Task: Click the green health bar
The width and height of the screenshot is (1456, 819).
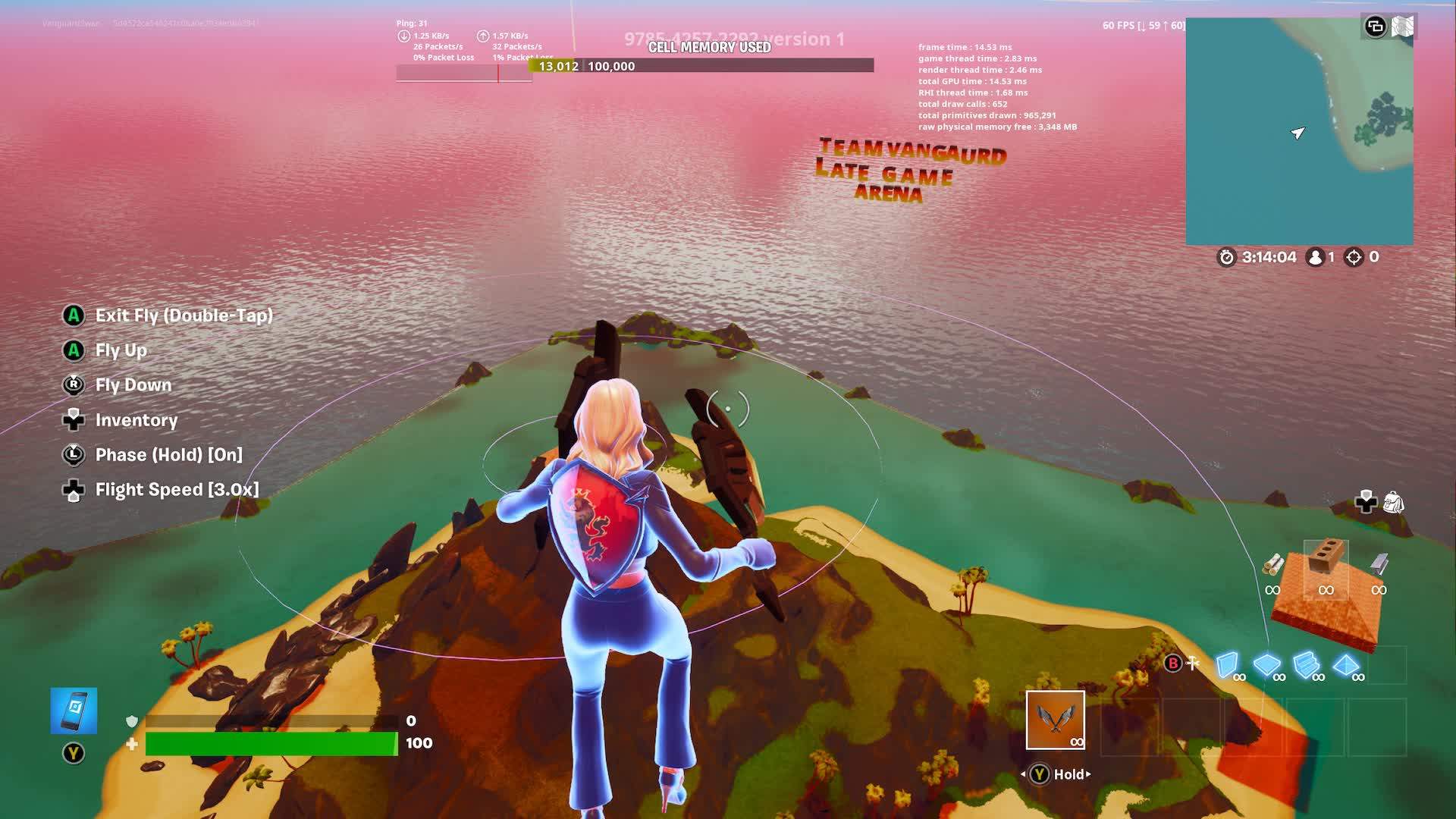Action: [271, 744]
